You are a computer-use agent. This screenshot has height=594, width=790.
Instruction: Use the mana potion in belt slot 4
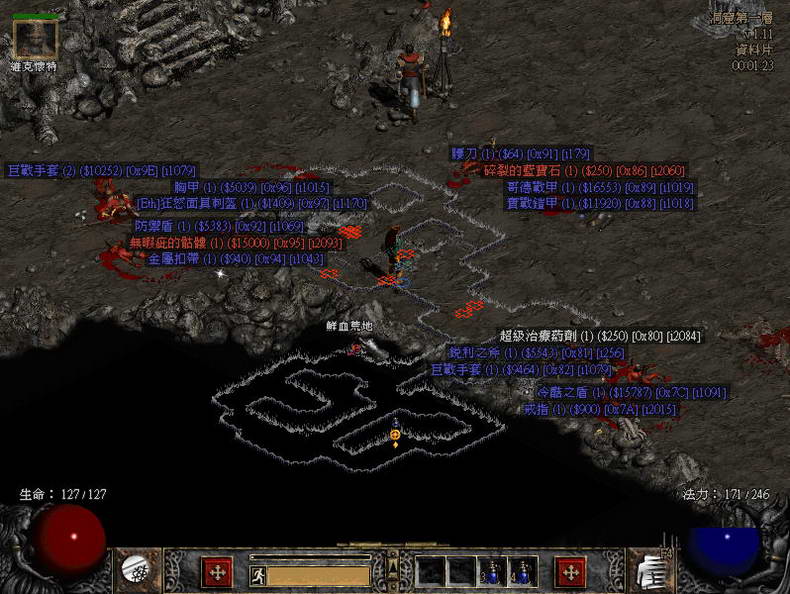[x=521, y=571]
